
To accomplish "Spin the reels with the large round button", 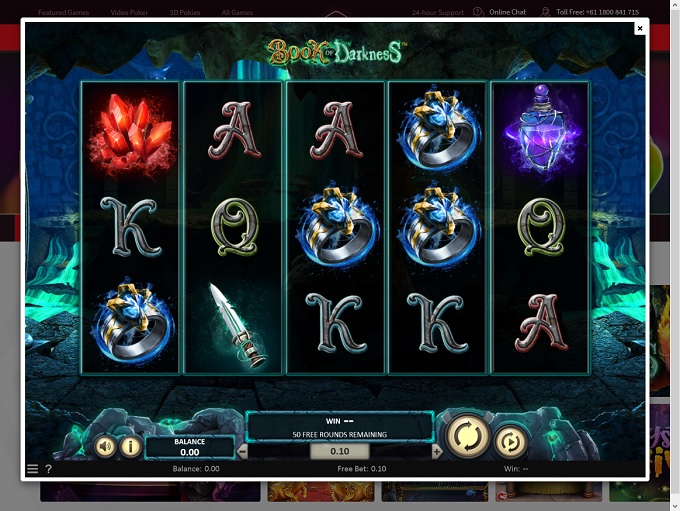I will [466, 436].
